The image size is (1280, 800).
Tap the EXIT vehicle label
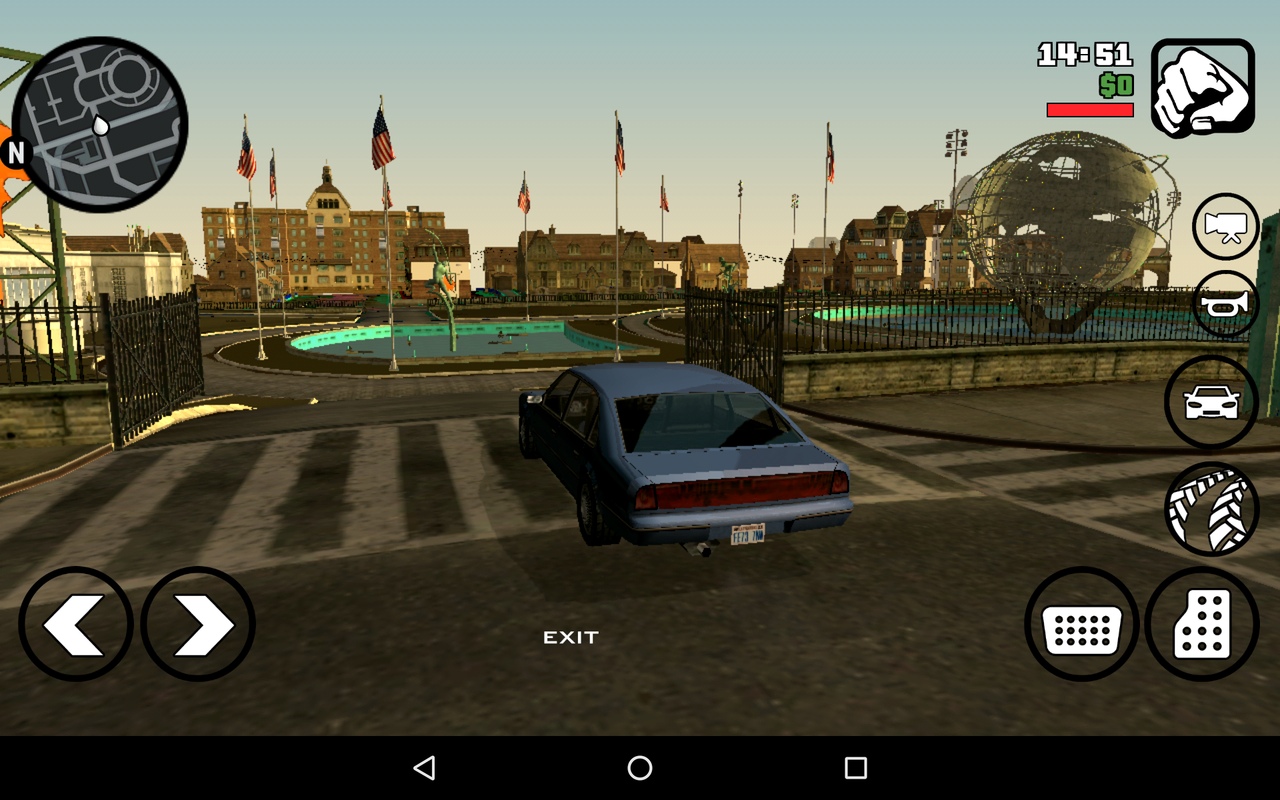pos(571,638)
